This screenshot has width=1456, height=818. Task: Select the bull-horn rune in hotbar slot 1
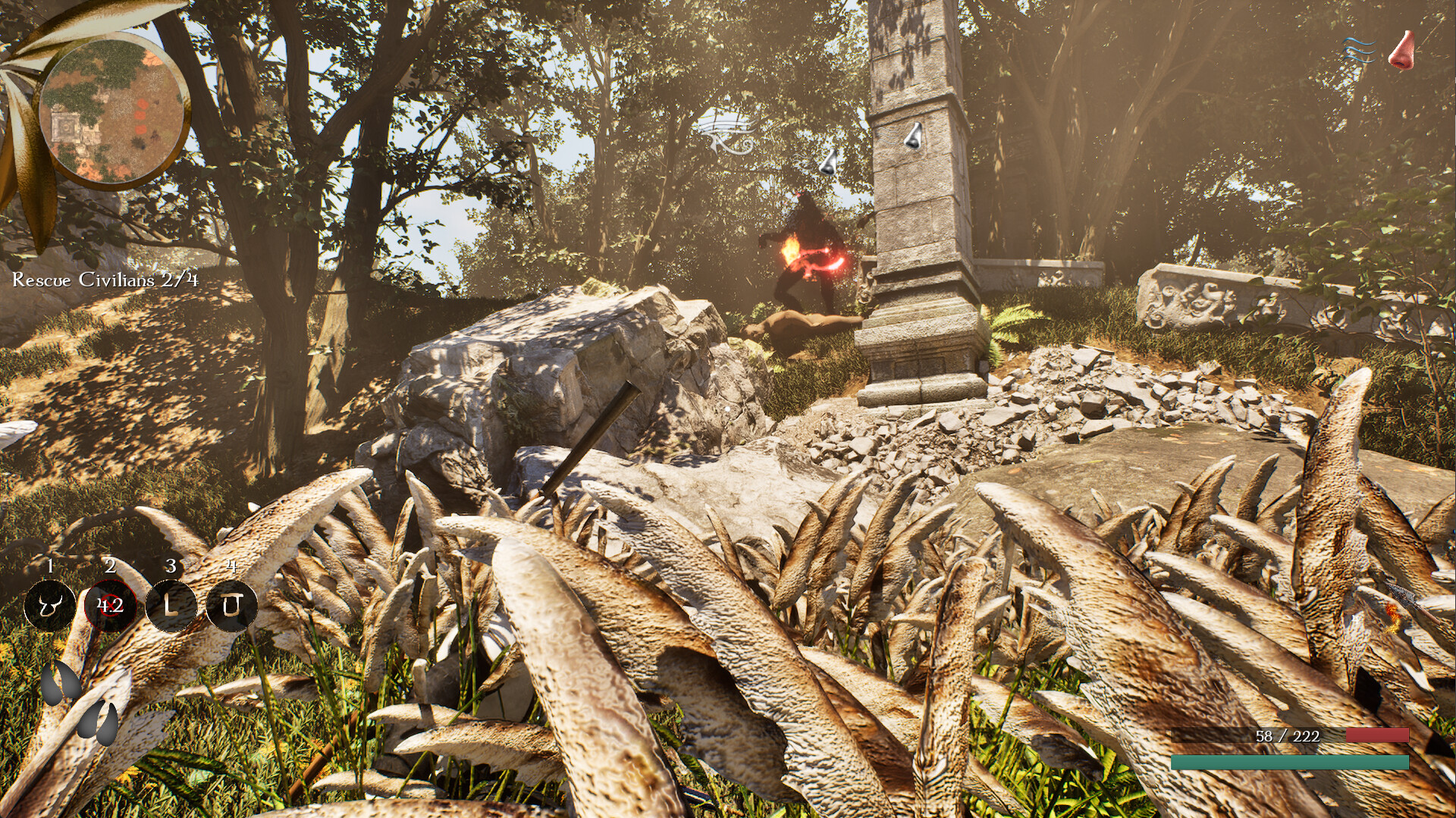pos(49,606)
